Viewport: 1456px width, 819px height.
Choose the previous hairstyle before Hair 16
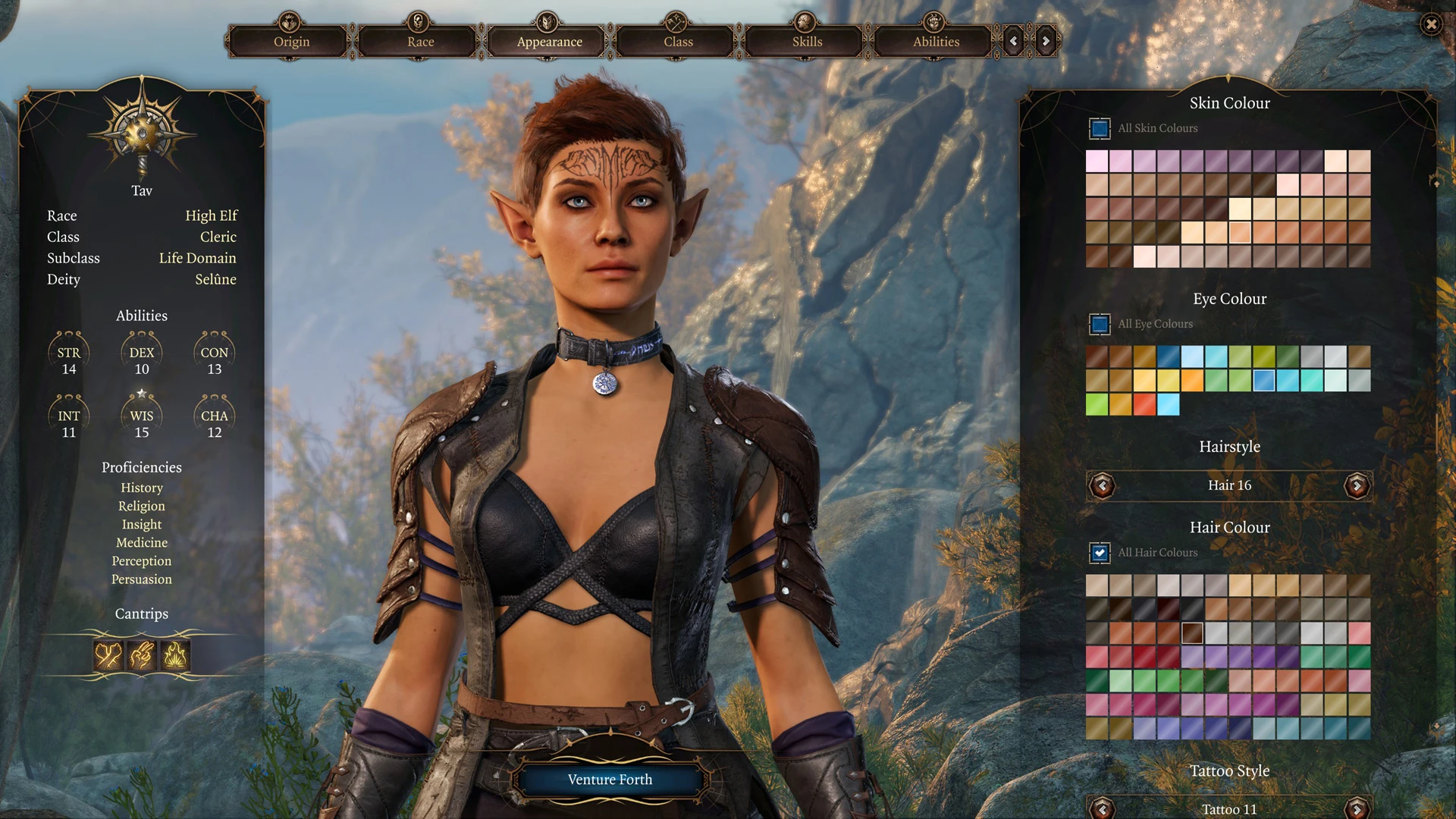pyautogui.click(x=1103, y=485)
